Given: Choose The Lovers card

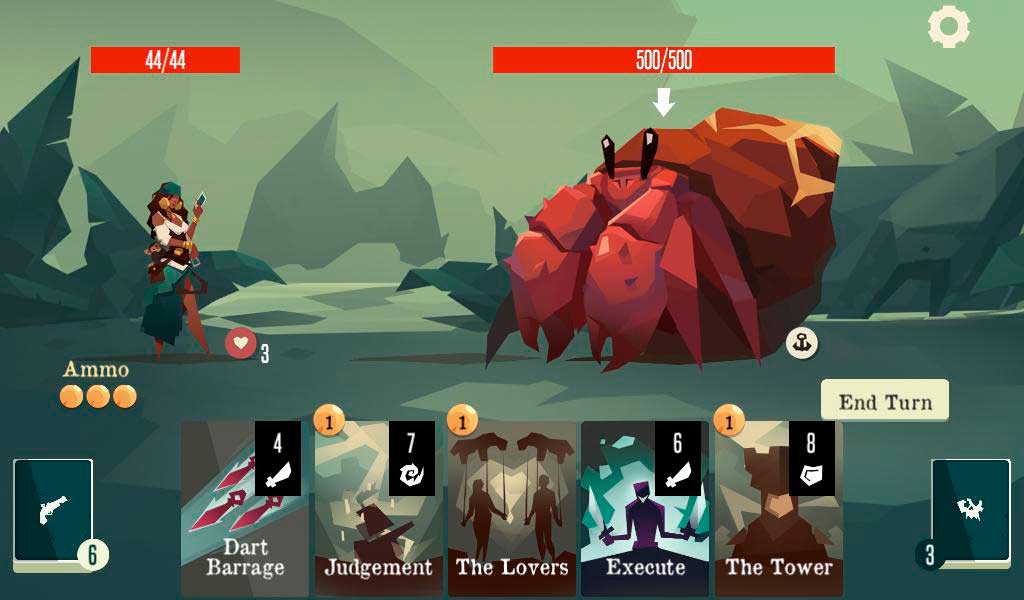Looking at the screenshot, I should click(x=512, y=510).
